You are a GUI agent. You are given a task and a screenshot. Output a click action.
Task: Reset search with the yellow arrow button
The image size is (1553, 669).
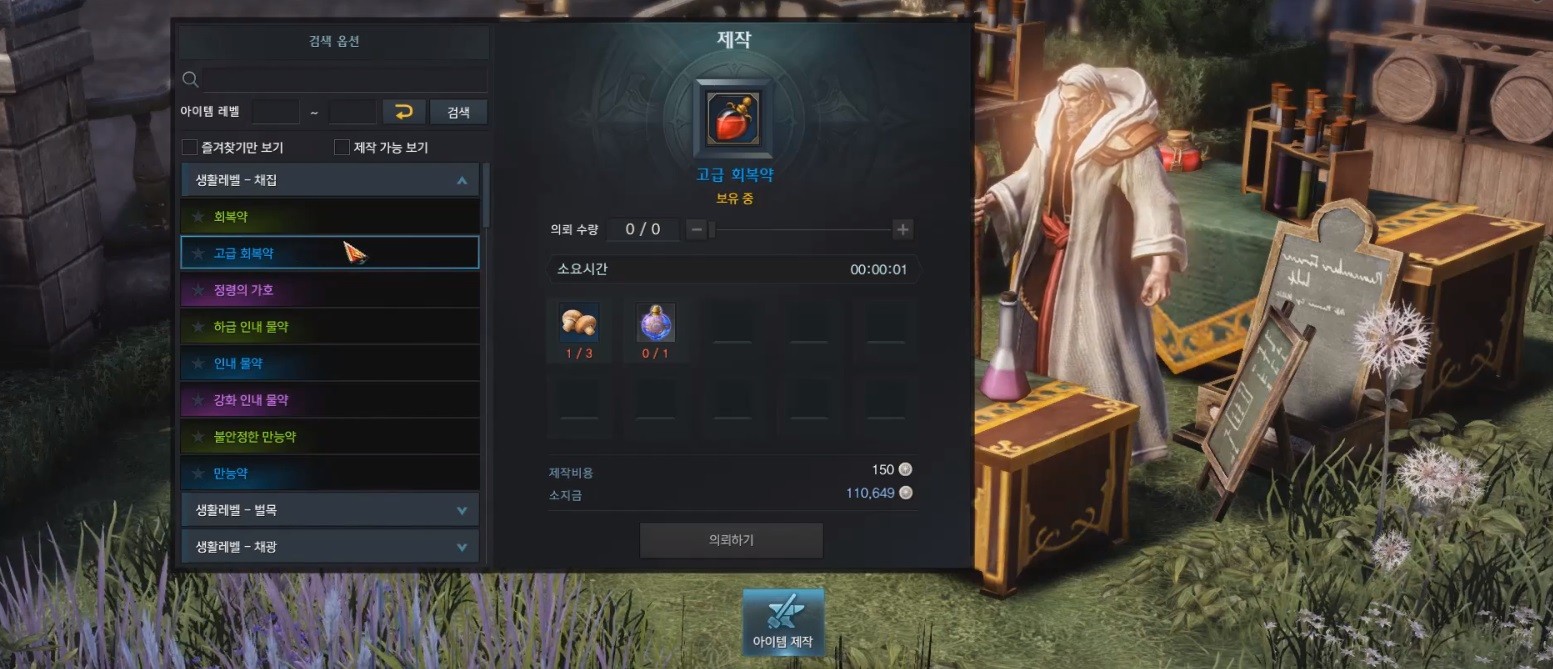pyautogui.click(x=404, y=112)
